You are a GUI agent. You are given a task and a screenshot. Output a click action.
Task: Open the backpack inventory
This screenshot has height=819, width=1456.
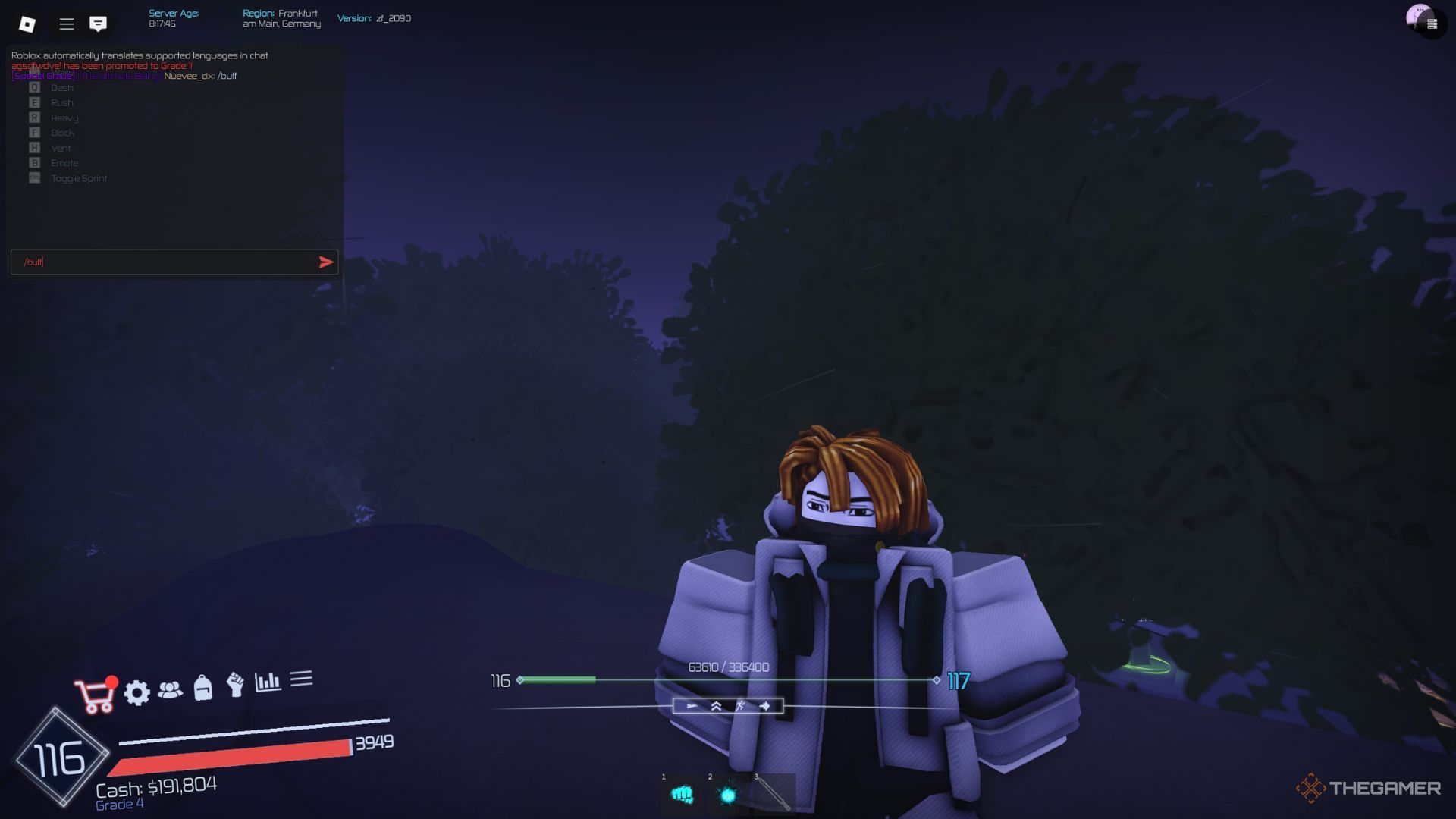(202, 690)
